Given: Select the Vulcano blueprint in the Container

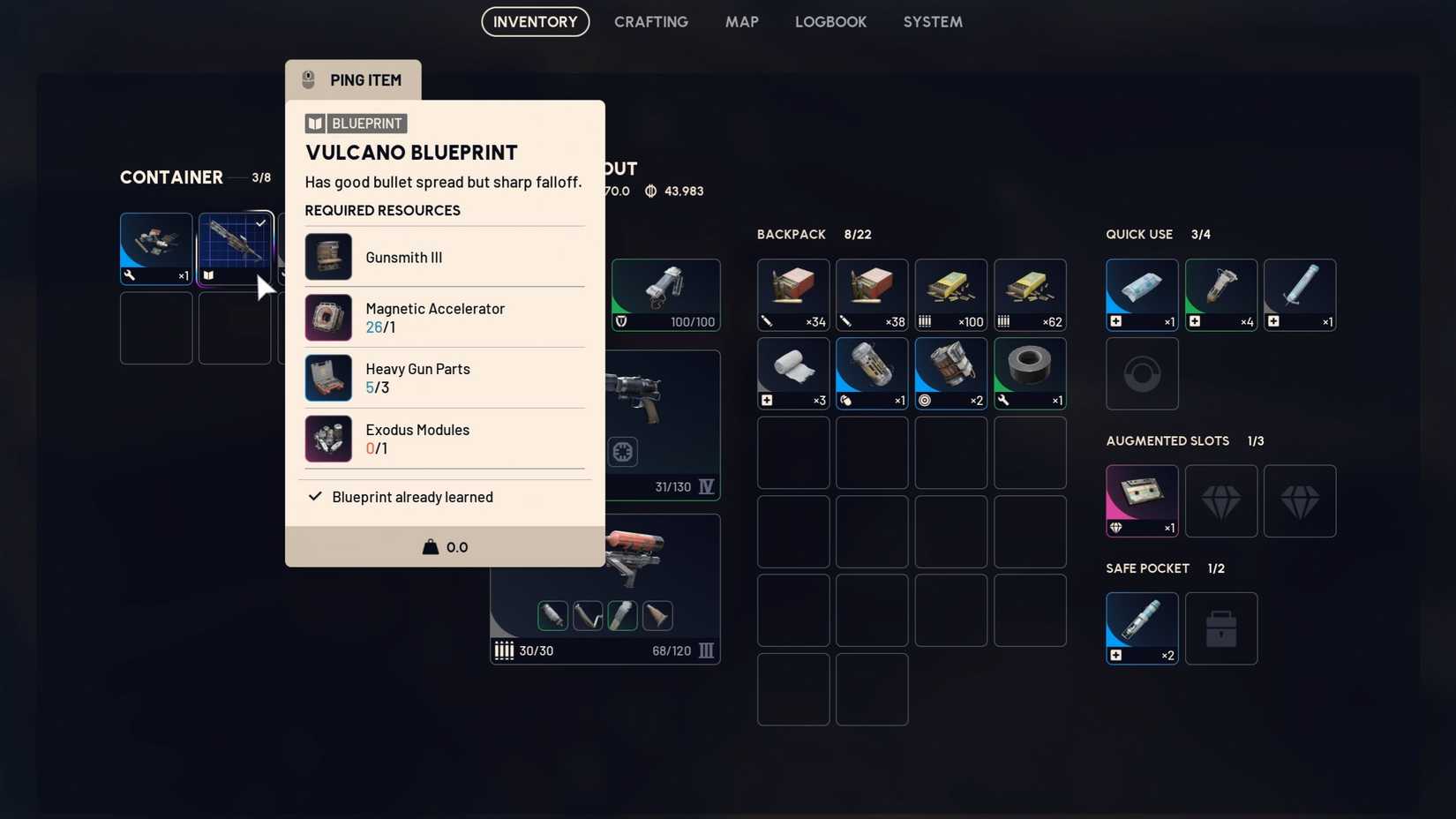Looking at the screenshot, I should [x=234, y=247].
